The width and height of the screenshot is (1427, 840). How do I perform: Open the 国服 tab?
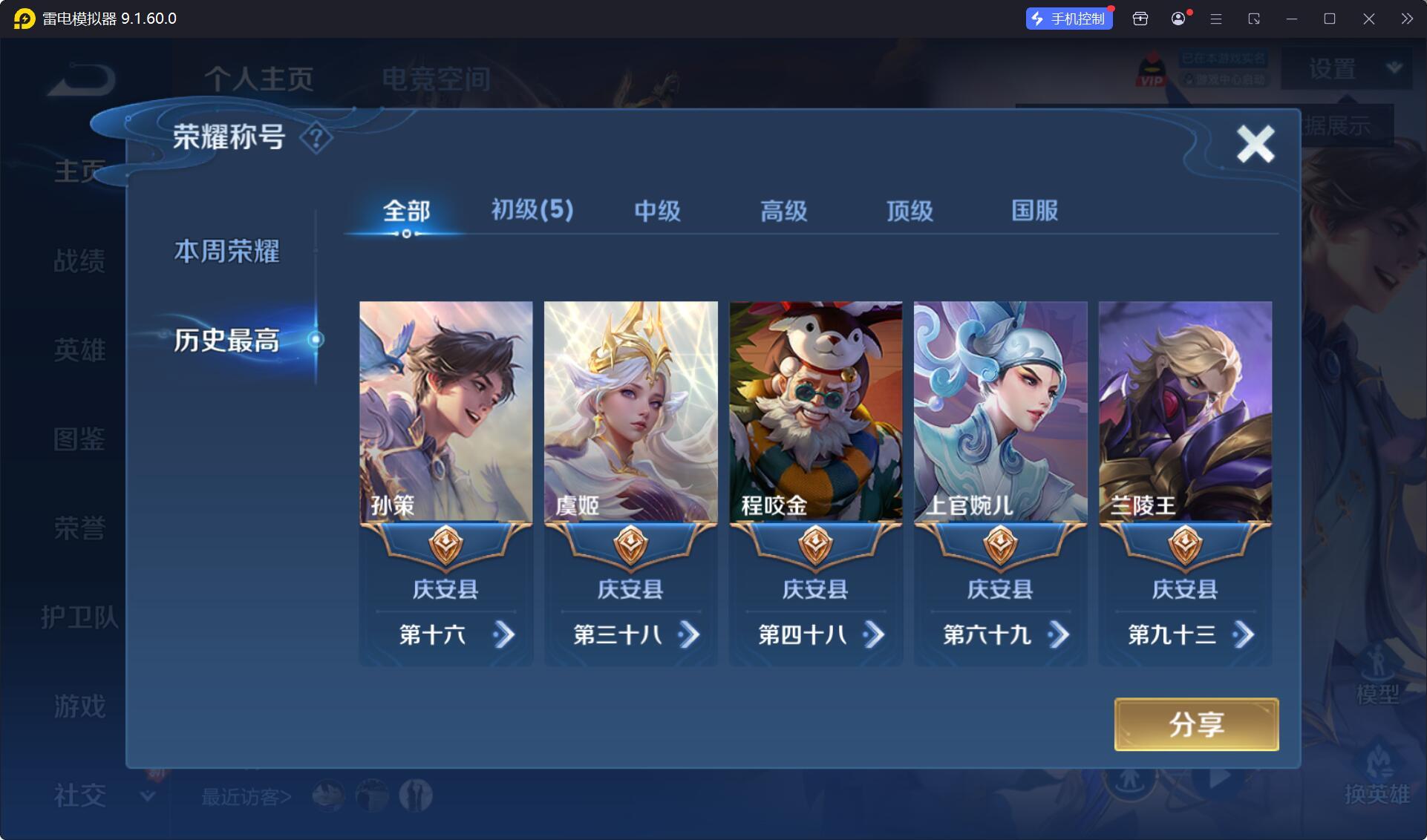pyautogui.click(x=1034, y=211)
